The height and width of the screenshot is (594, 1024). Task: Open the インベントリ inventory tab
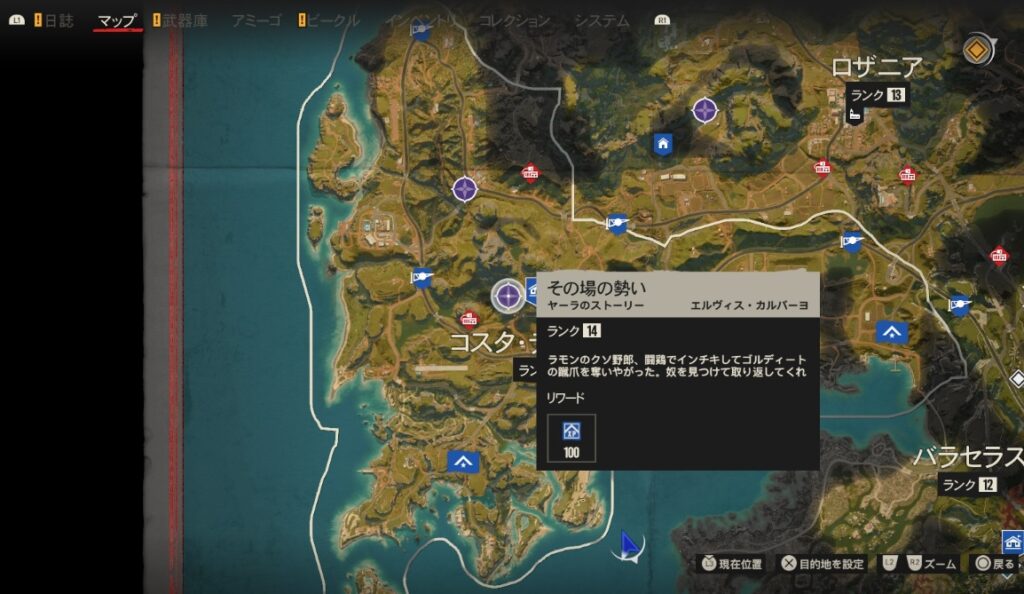pos(421,20)
